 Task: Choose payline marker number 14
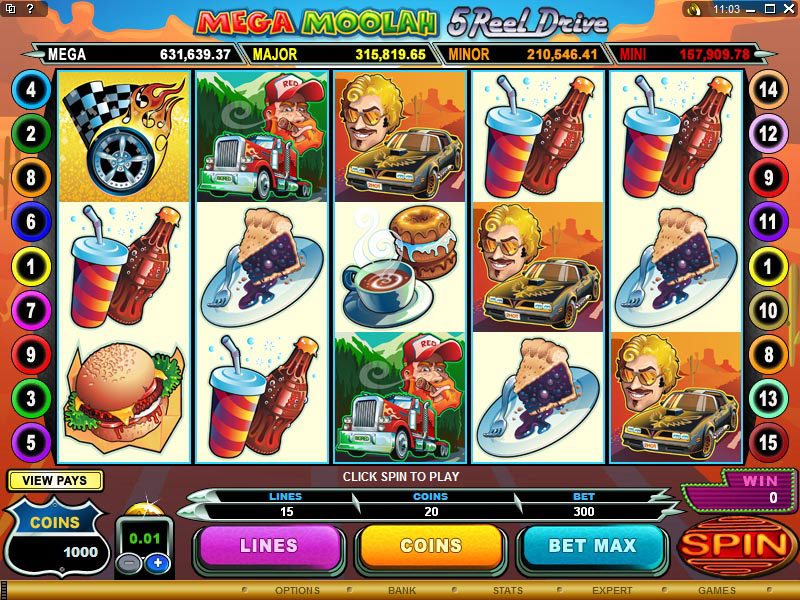click(x=768, y=90)
